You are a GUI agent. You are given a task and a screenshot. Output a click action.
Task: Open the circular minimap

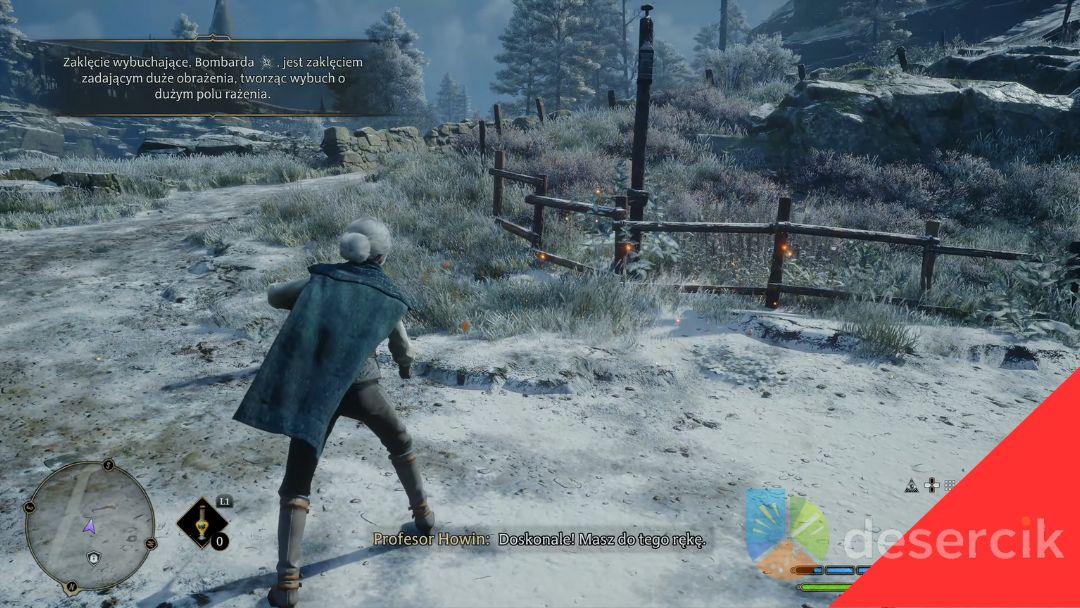pos(90,526)
